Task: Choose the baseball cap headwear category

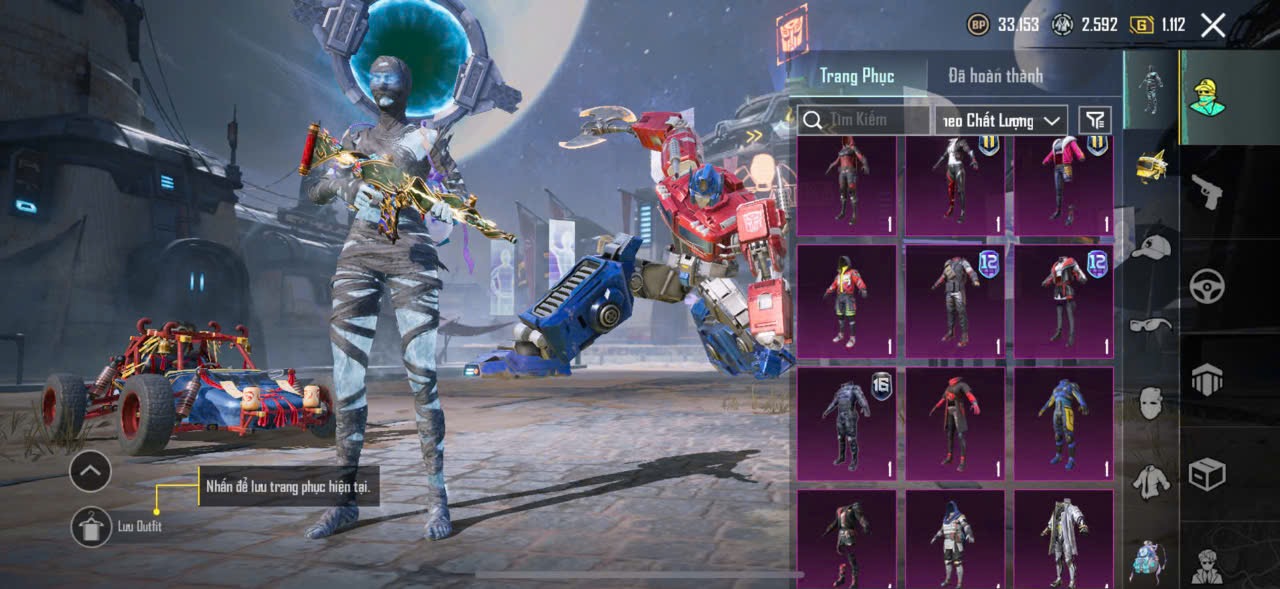Action: click(1152, 247)
